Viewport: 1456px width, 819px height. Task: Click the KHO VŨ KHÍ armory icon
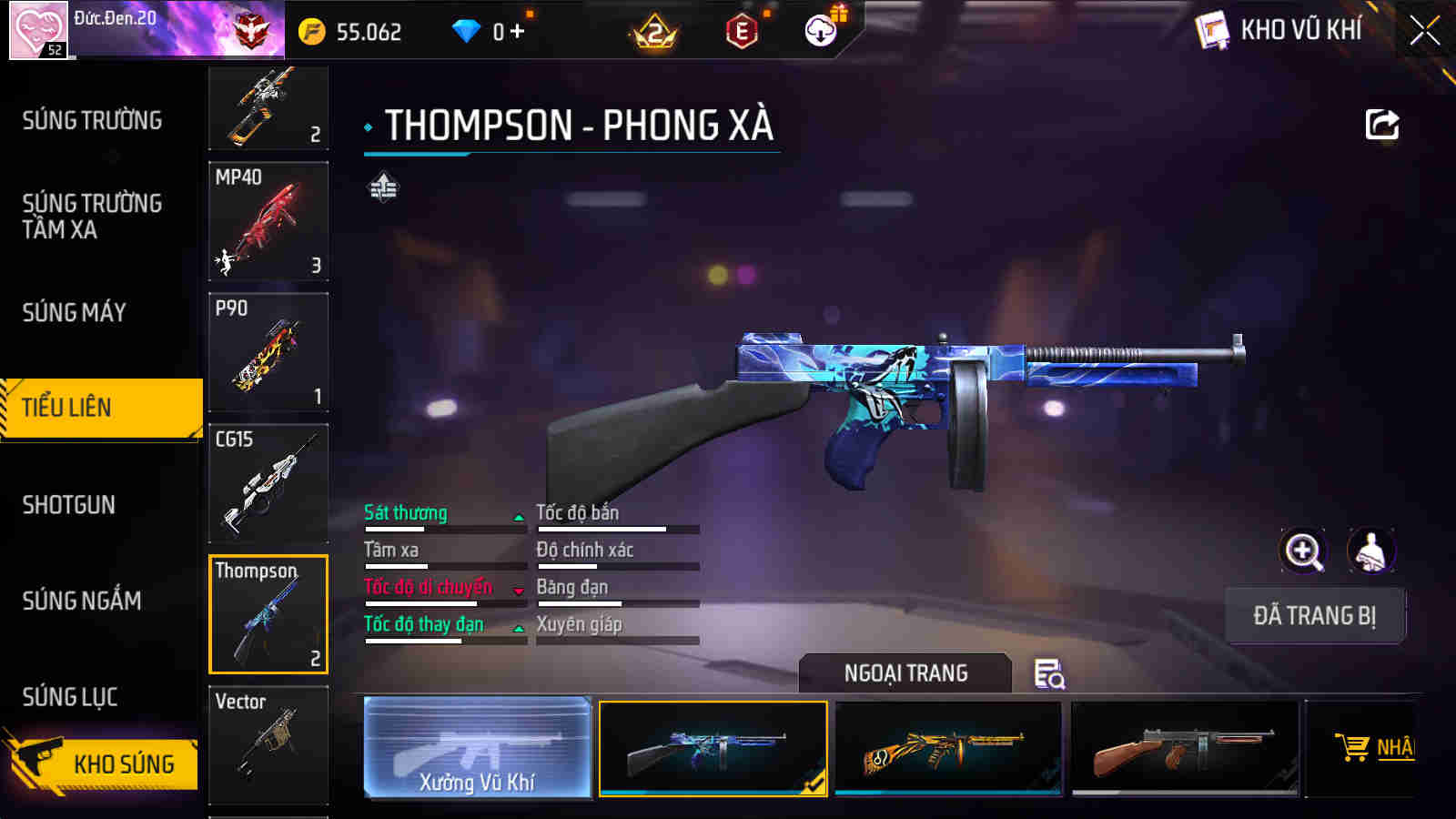point(1211,29)
